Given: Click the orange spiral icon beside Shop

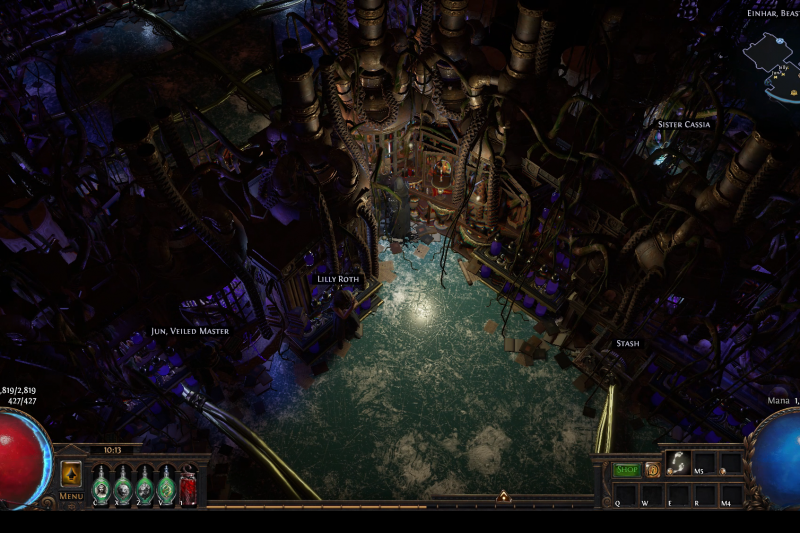Looking at the screenshot, I should click(x=652, y=469).
